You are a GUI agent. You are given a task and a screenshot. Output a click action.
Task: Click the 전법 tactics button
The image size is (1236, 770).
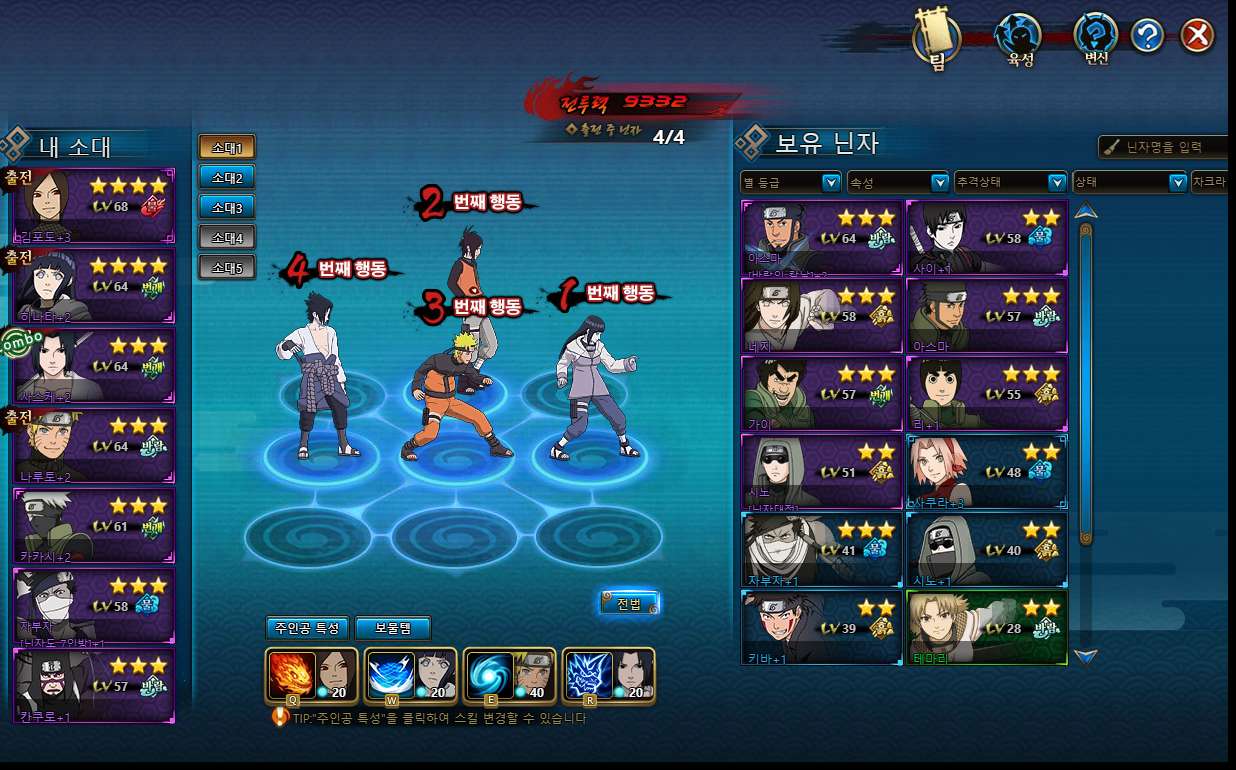[x=629, y=603]
